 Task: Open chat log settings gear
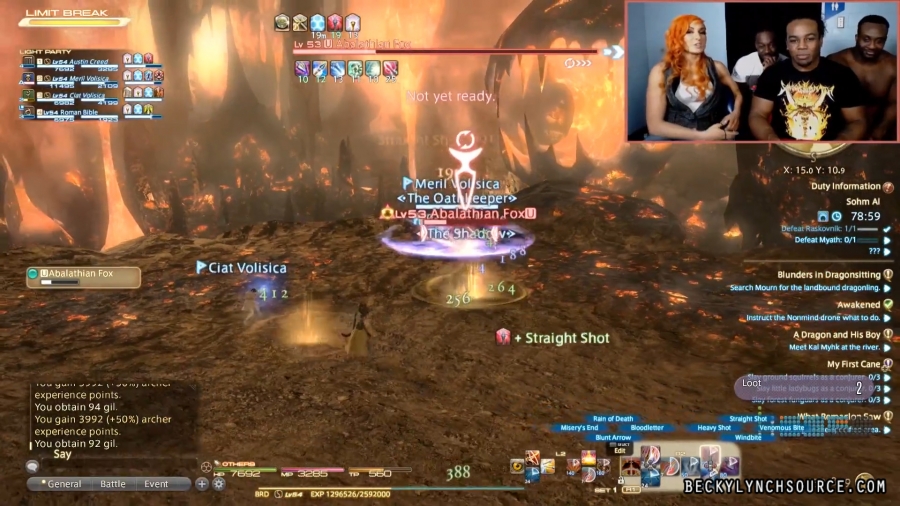click(218, 484)
